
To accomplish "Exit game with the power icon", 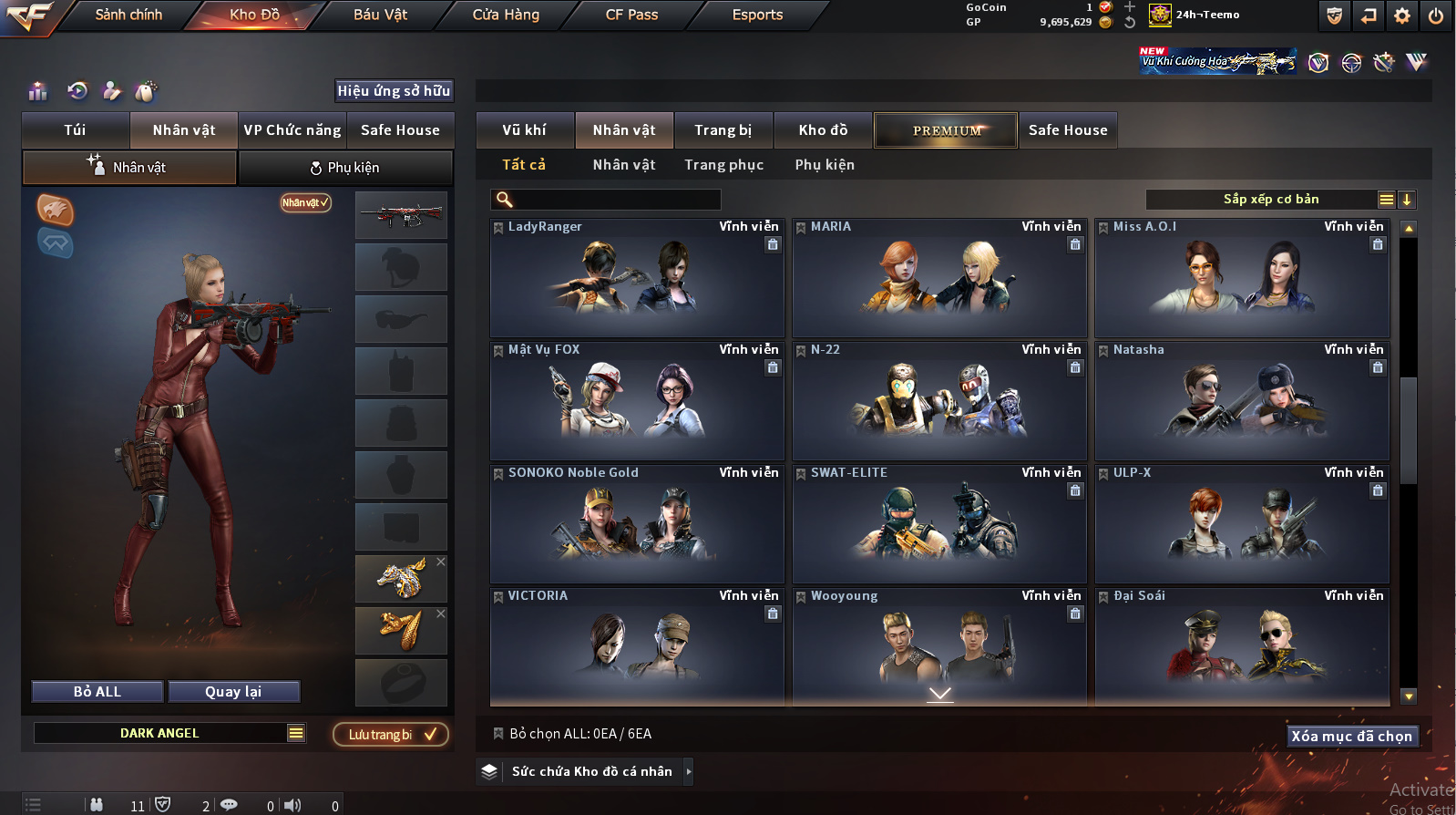I will click(x=1435, y=15).
